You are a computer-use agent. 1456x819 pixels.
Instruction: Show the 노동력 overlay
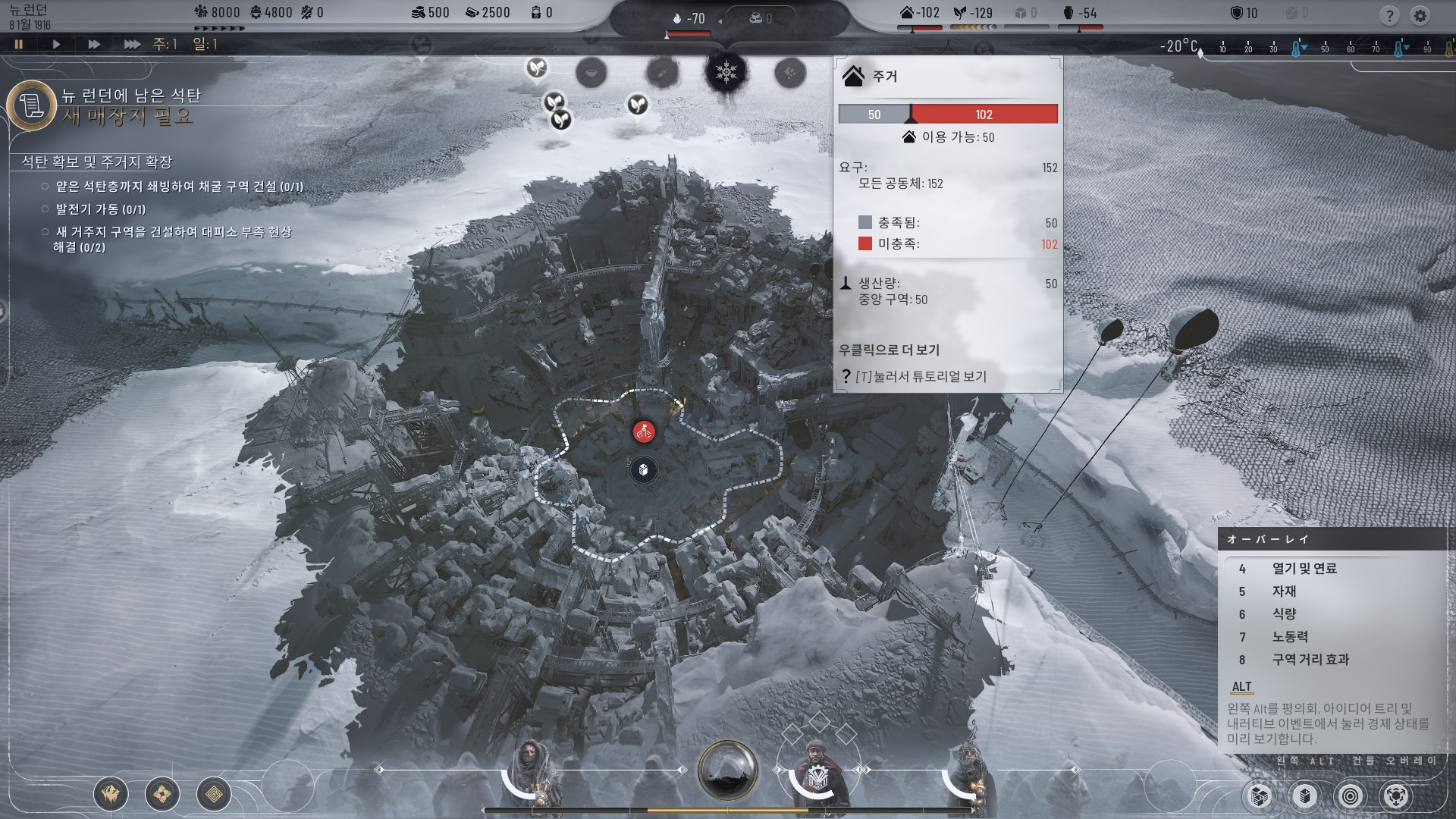click(1290, 637)
